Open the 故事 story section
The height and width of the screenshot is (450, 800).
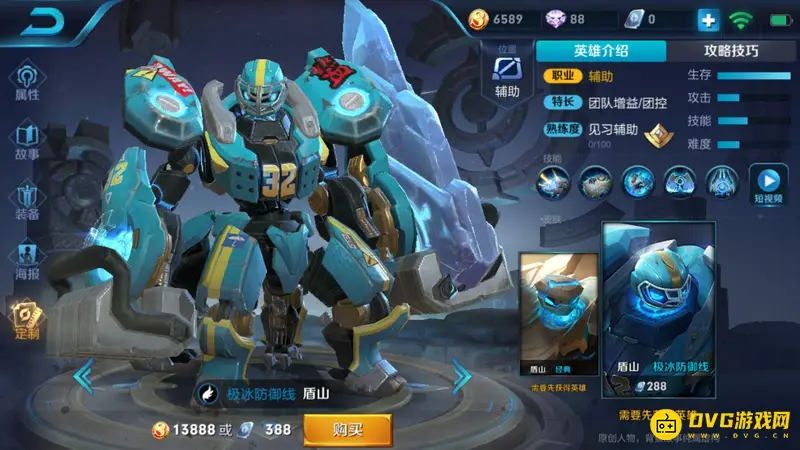coord(27,142)
